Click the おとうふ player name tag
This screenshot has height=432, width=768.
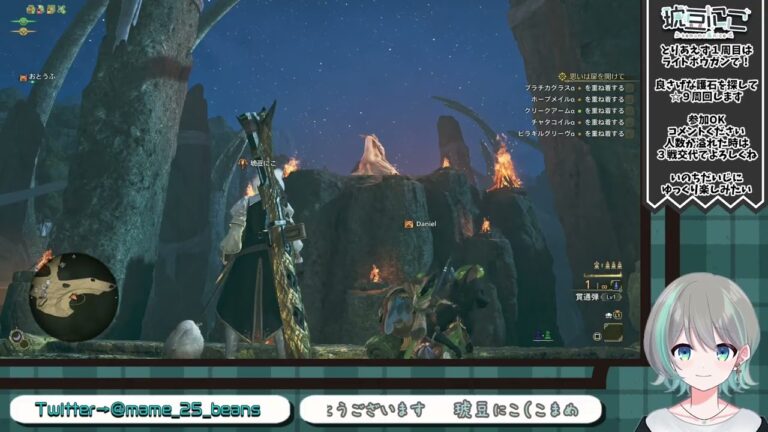(x=40, y=77)
